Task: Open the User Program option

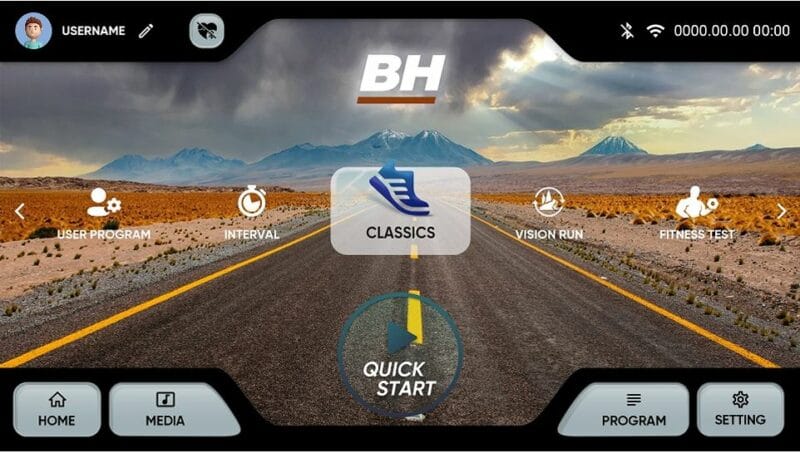Action: (x=104, y=213)
